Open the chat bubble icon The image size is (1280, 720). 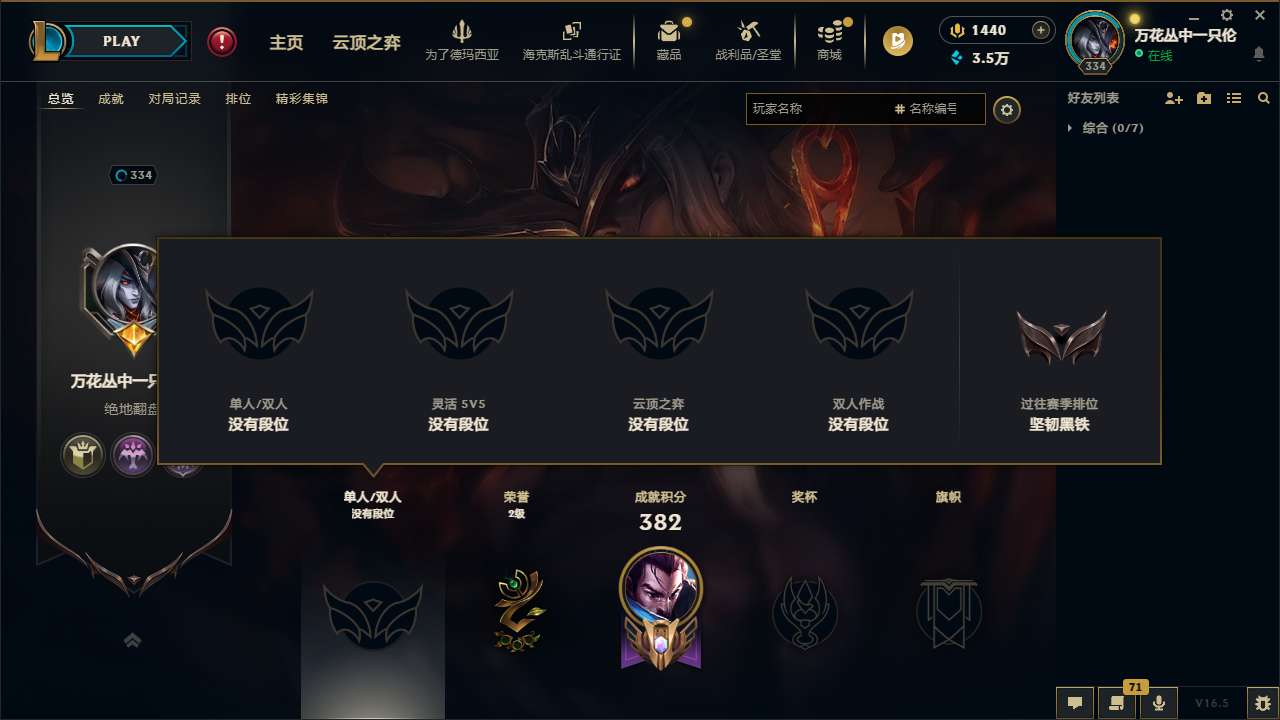(1075, 703)
